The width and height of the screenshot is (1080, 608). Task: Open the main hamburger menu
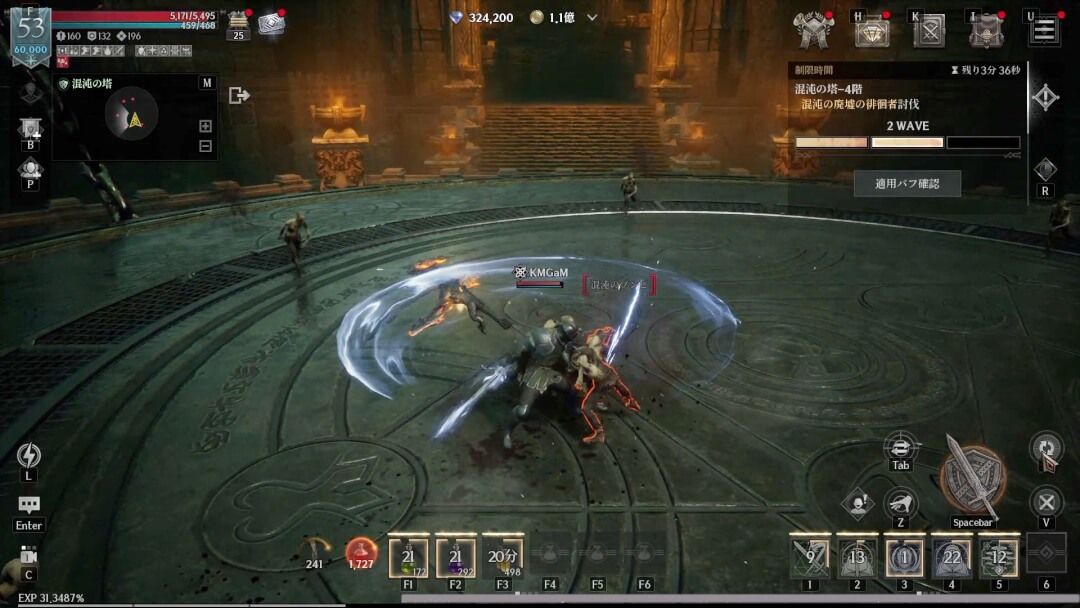(x=1044, y=29)
